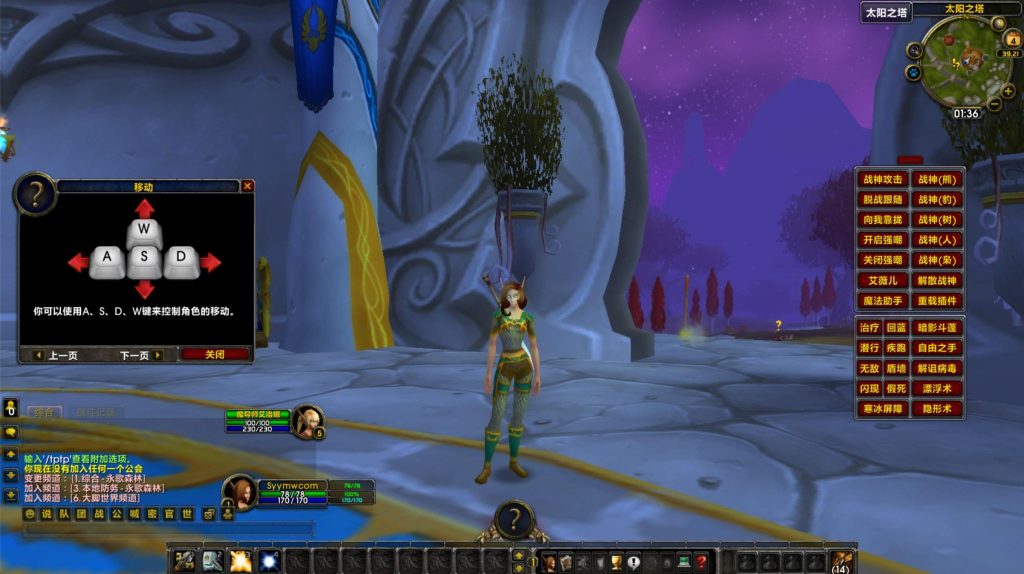1024x574 pixels.
Task: Close the movement tutorial with the 关闭 button
Action: pos(215,354)
